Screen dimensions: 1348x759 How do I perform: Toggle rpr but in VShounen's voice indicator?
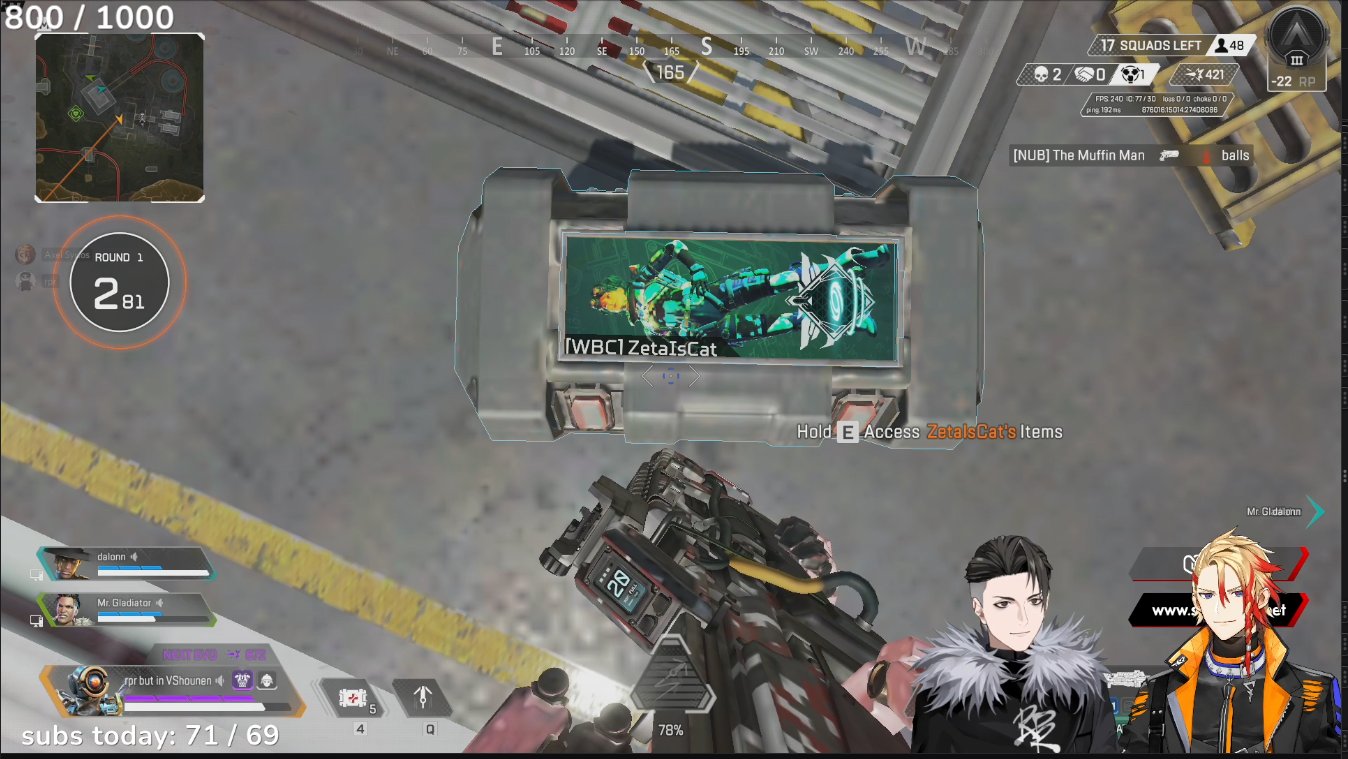pos(220,680)
